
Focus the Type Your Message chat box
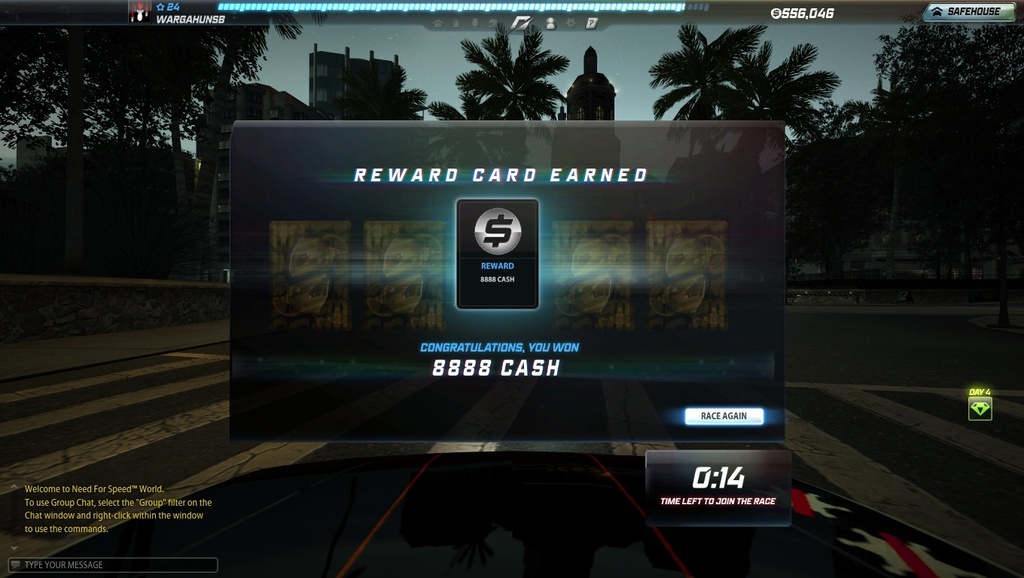coord(115,565)
